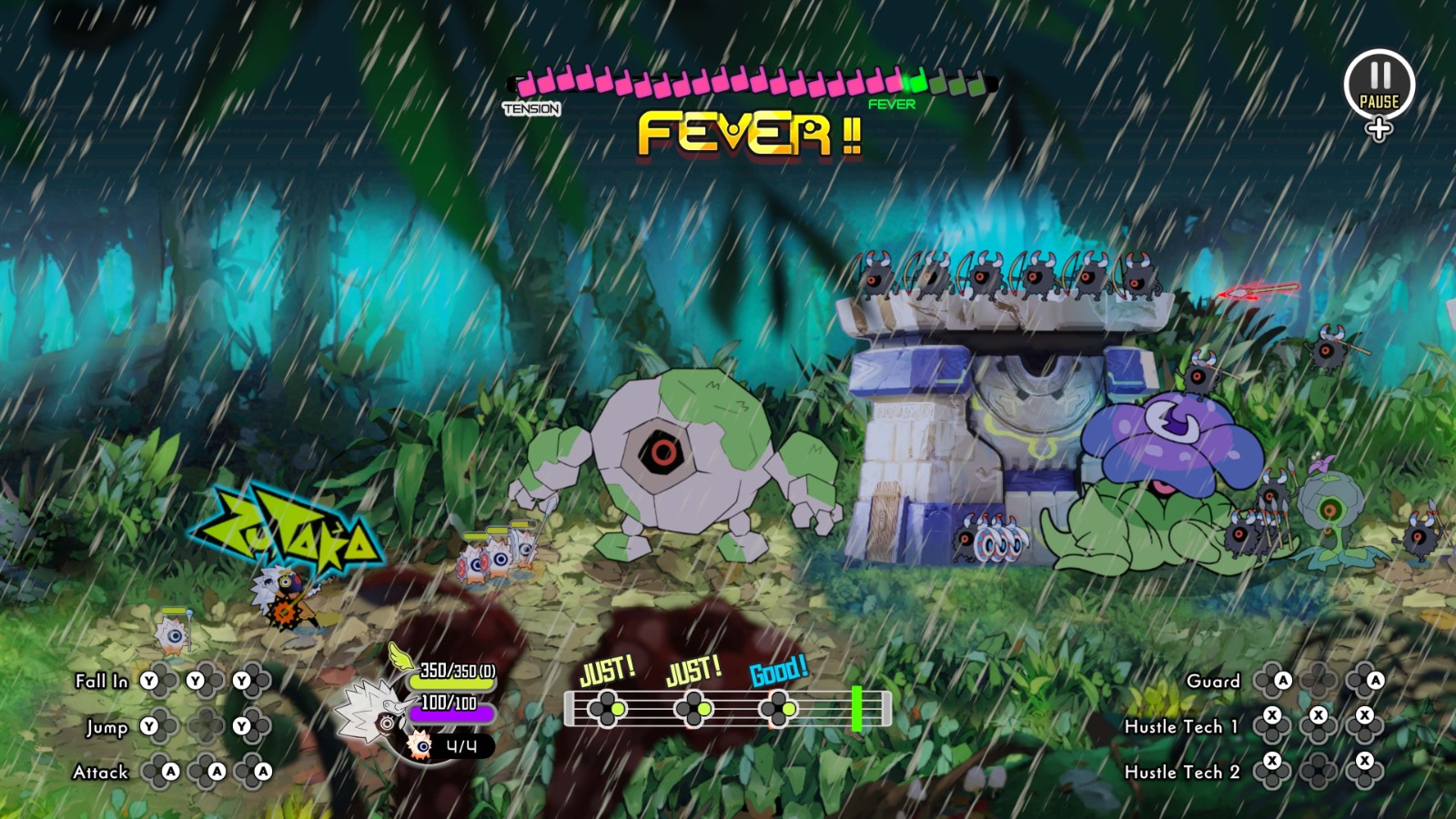Toggle the center d-pad prompt in the Guard row
The height and width of the screenshot is (819, 1456).
[1317, 681]
